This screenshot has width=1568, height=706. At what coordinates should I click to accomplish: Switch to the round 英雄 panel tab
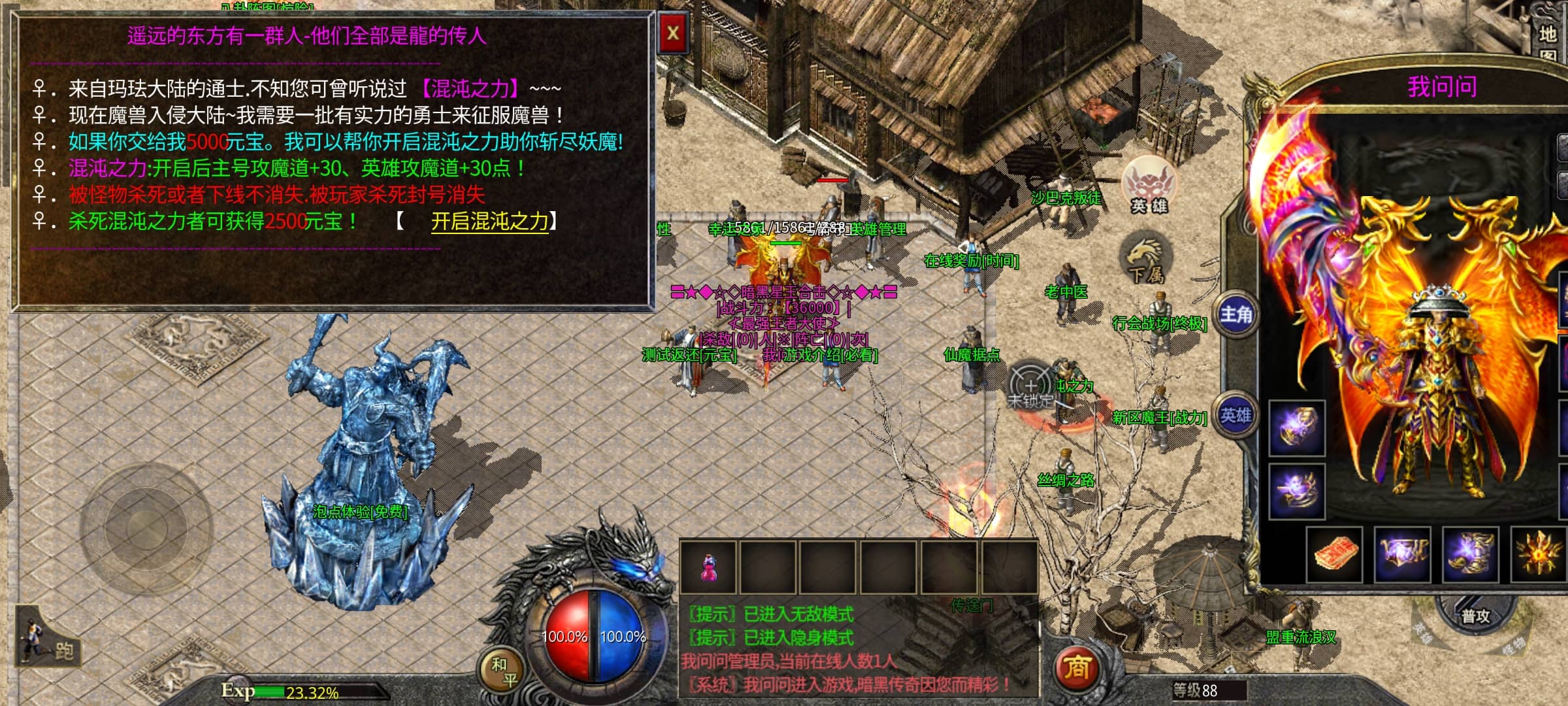tap(1235, 416)
